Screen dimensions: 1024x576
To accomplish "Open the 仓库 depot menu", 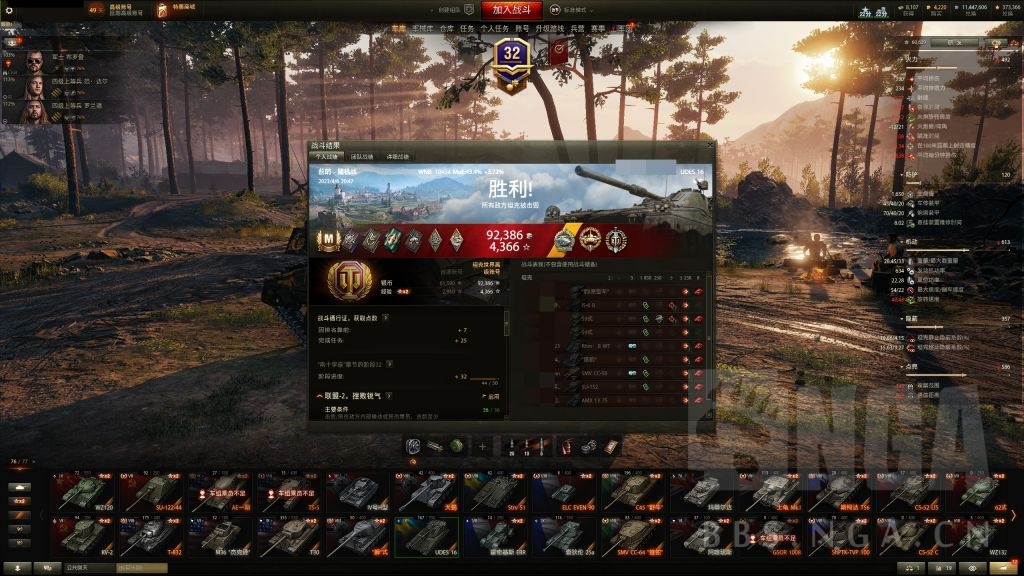I will point(446,29).
